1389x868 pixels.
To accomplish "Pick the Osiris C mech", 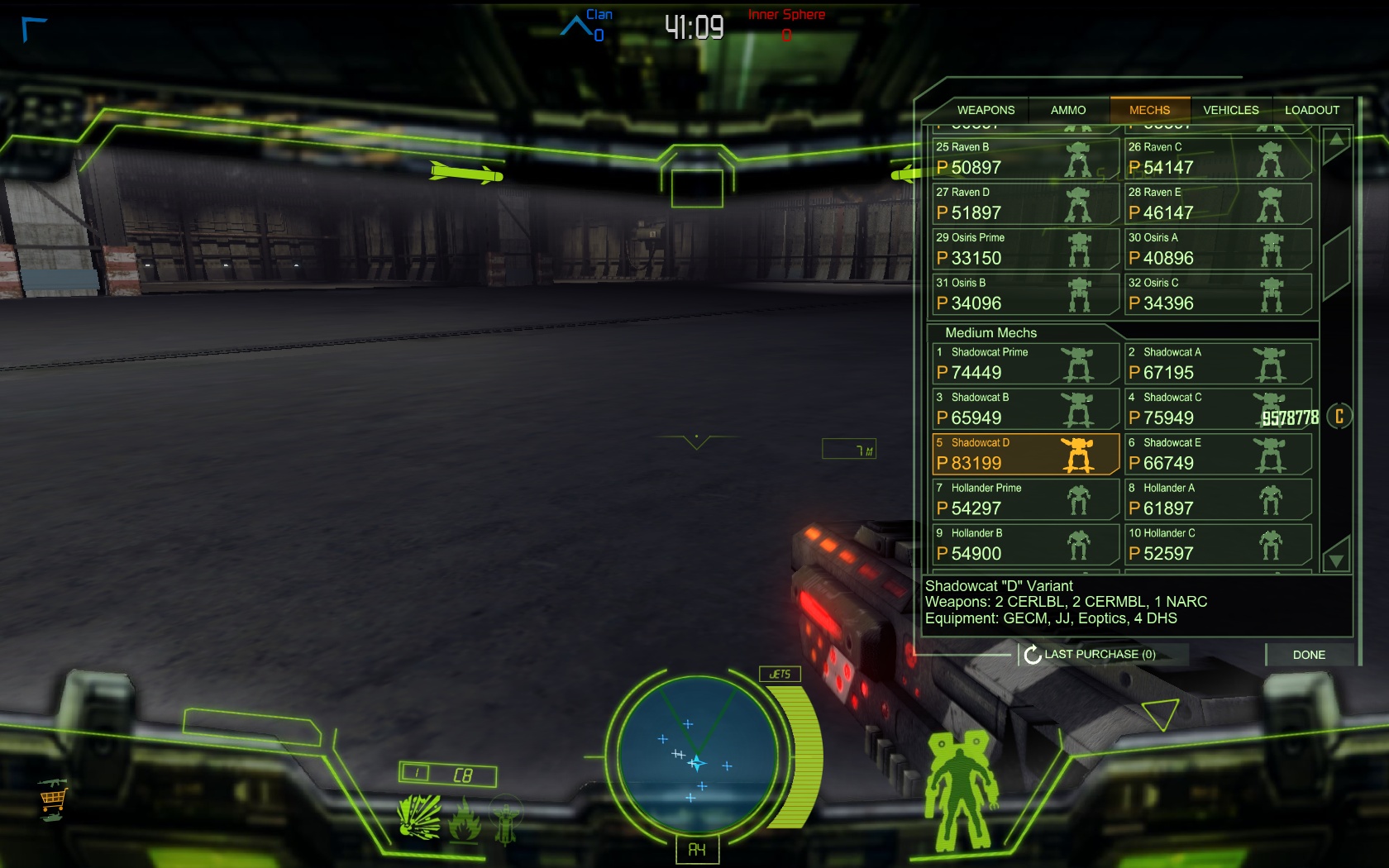I will 1217,294.
